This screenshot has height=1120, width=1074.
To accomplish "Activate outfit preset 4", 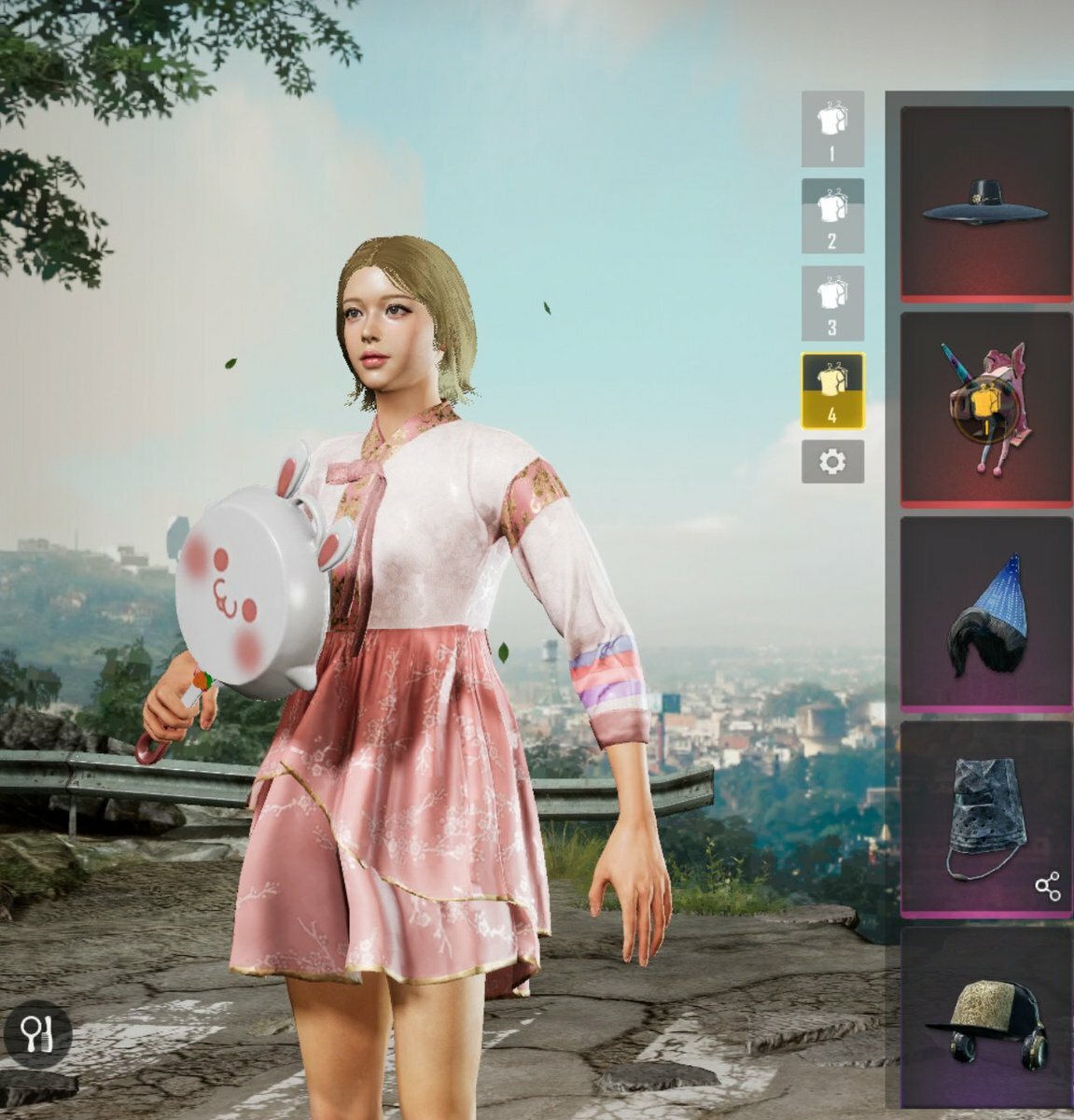I will [x=832, y=390].
